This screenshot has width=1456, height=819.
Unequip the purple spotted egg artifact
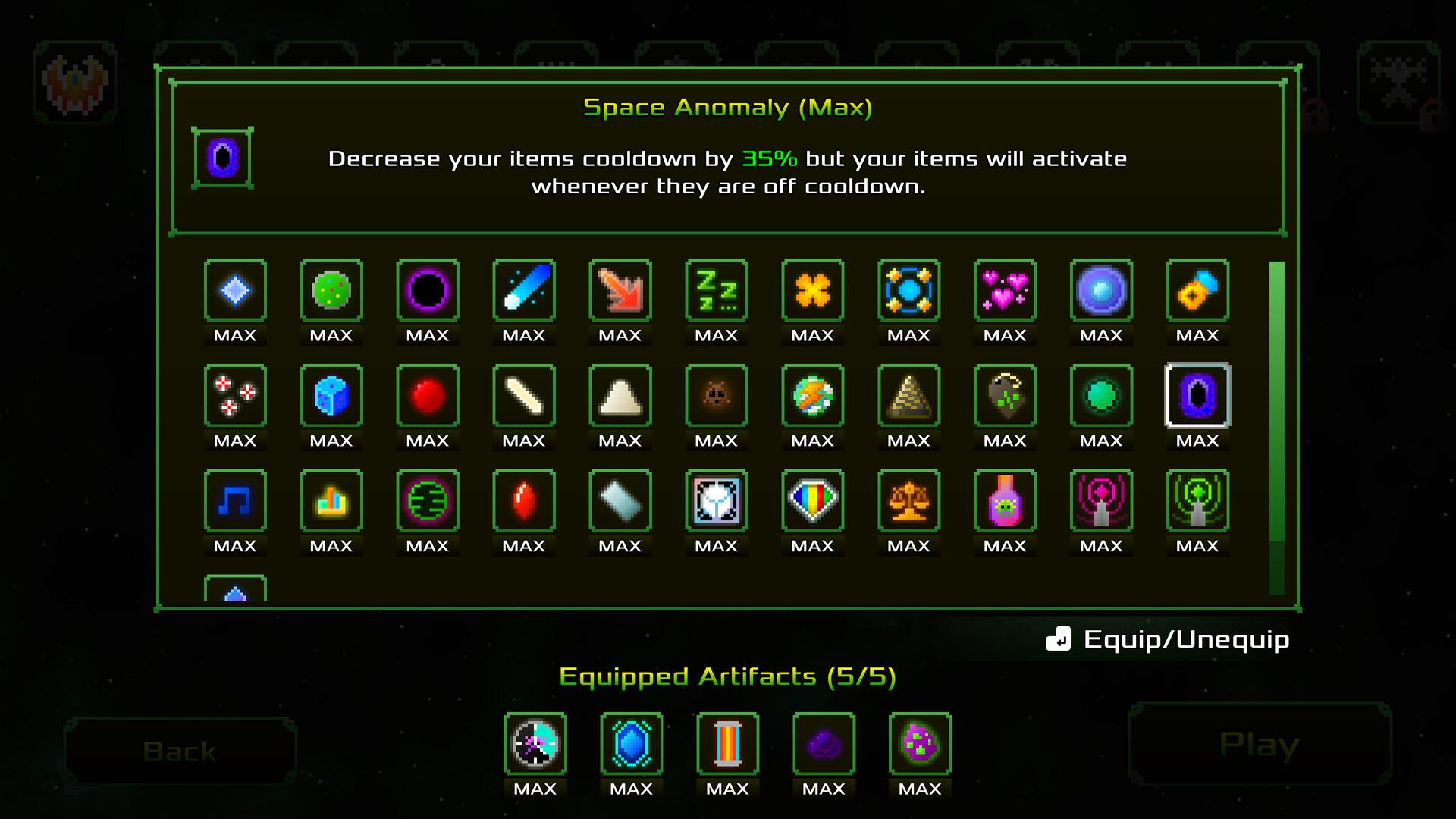click(920, 744)
